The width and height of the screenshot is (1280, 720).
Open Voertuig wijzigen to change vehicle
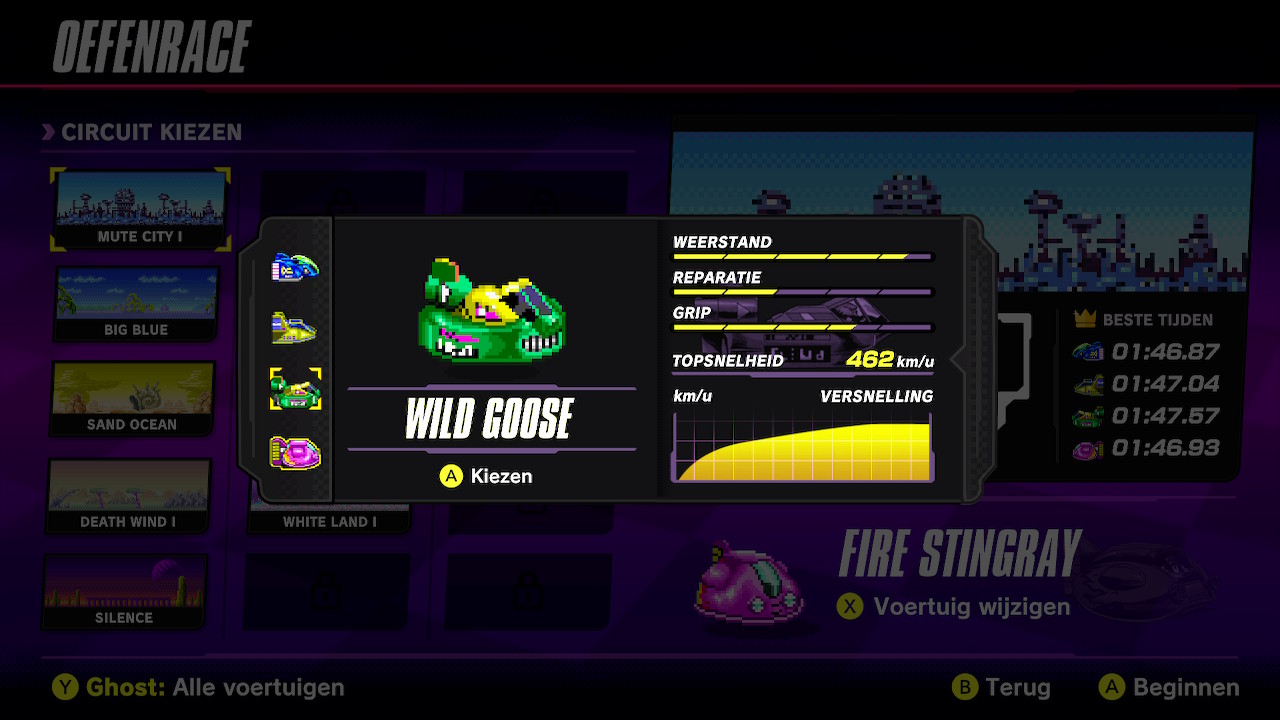coord(957,606)
